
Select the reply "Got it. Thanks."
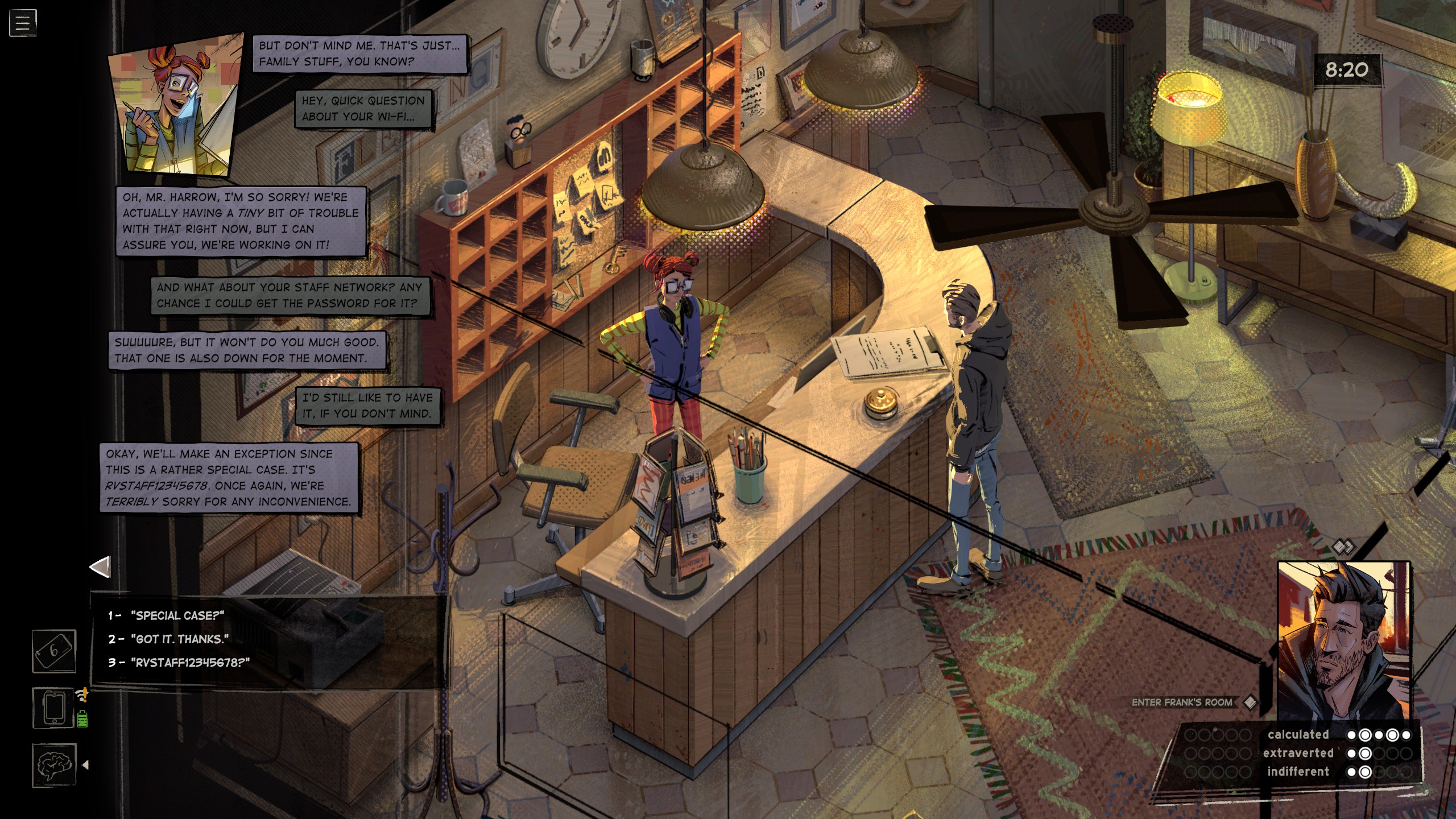tap(179, 639)
